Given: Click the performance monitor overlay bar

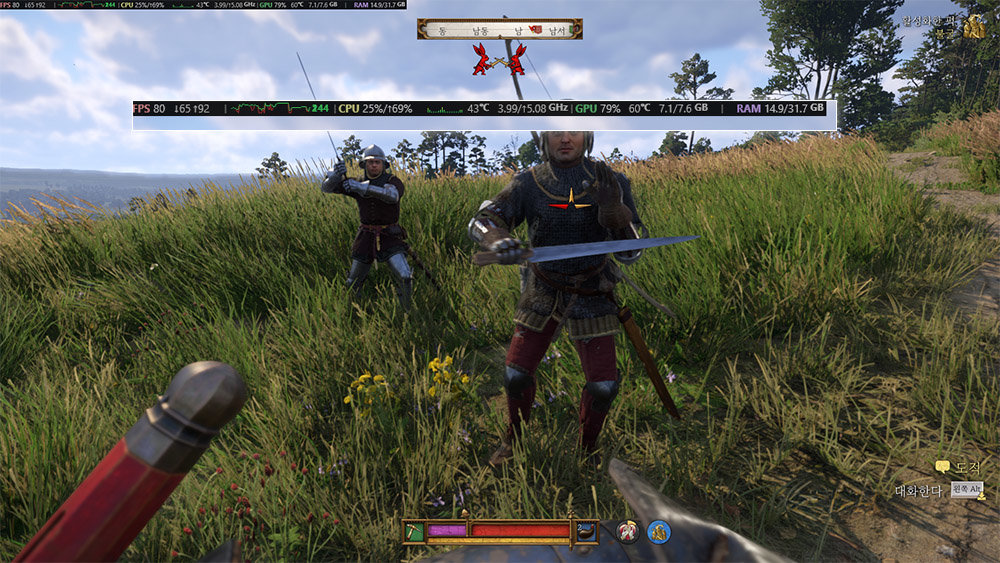Looking at the screenshot, I should tap(480, 108).
